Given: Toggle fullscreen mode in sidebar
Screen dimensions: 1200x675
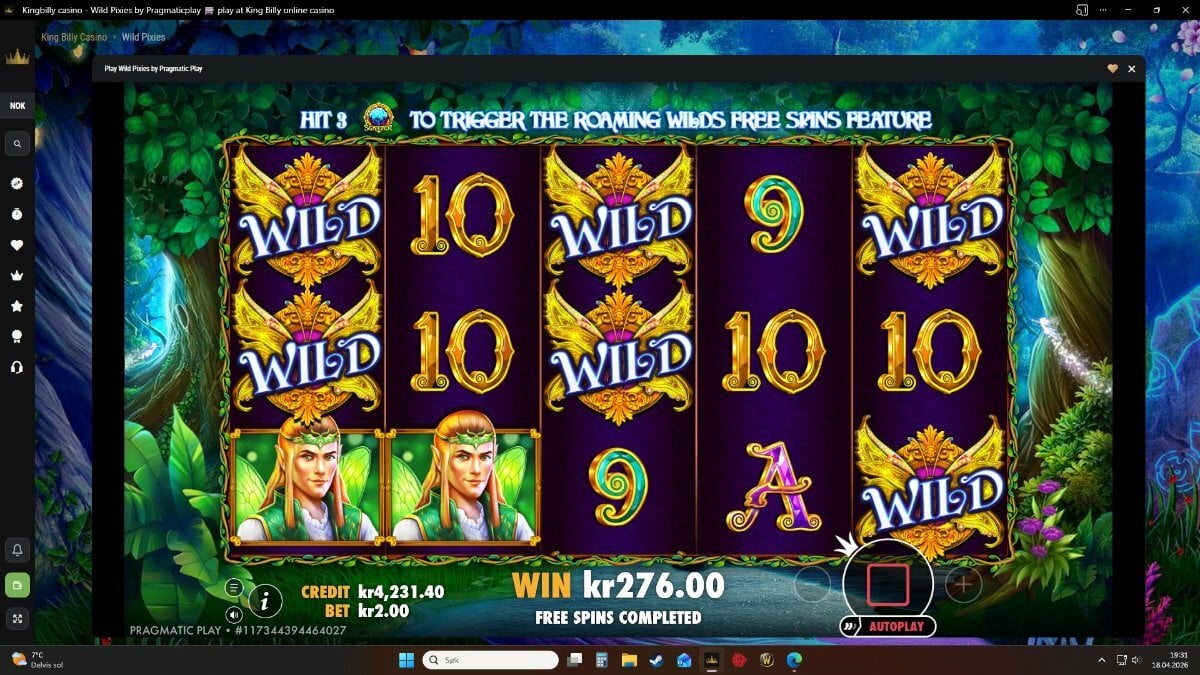Looking at the screenshot, I should 17,618.
